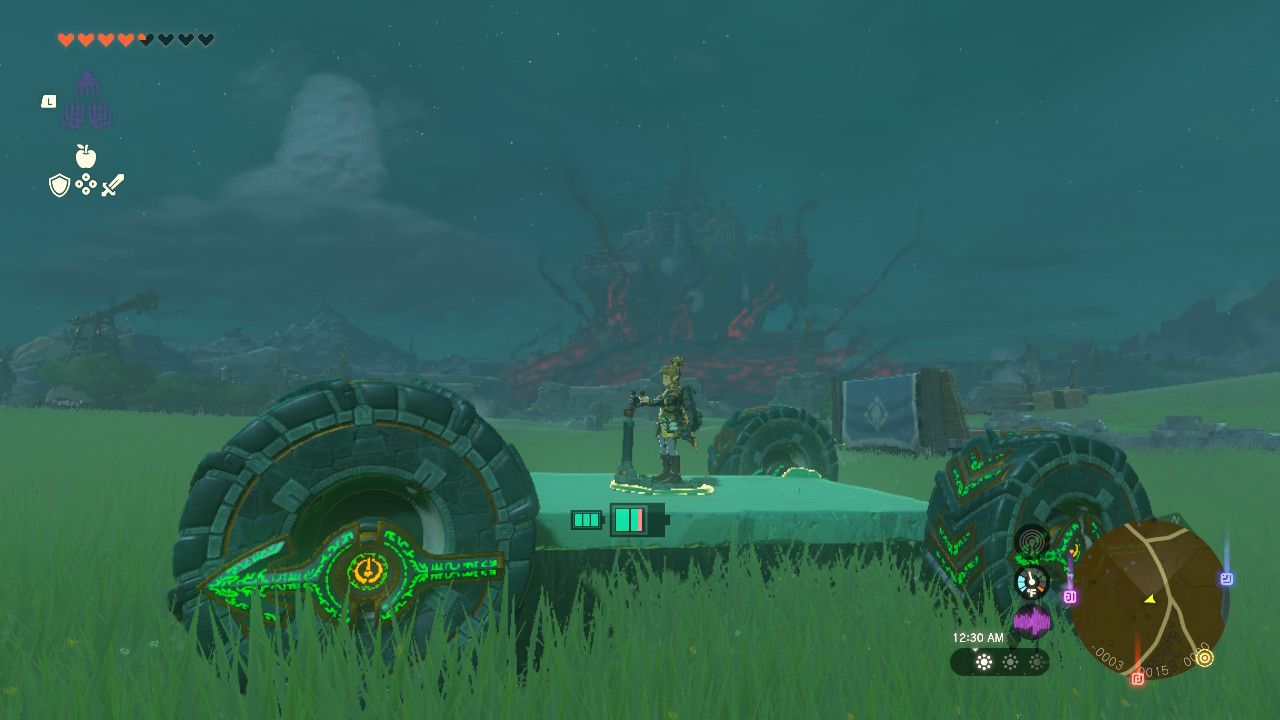This screenshot has height=720, width=1280.
Task: Select the purple noise meter icon
Action: point(1034,620)
